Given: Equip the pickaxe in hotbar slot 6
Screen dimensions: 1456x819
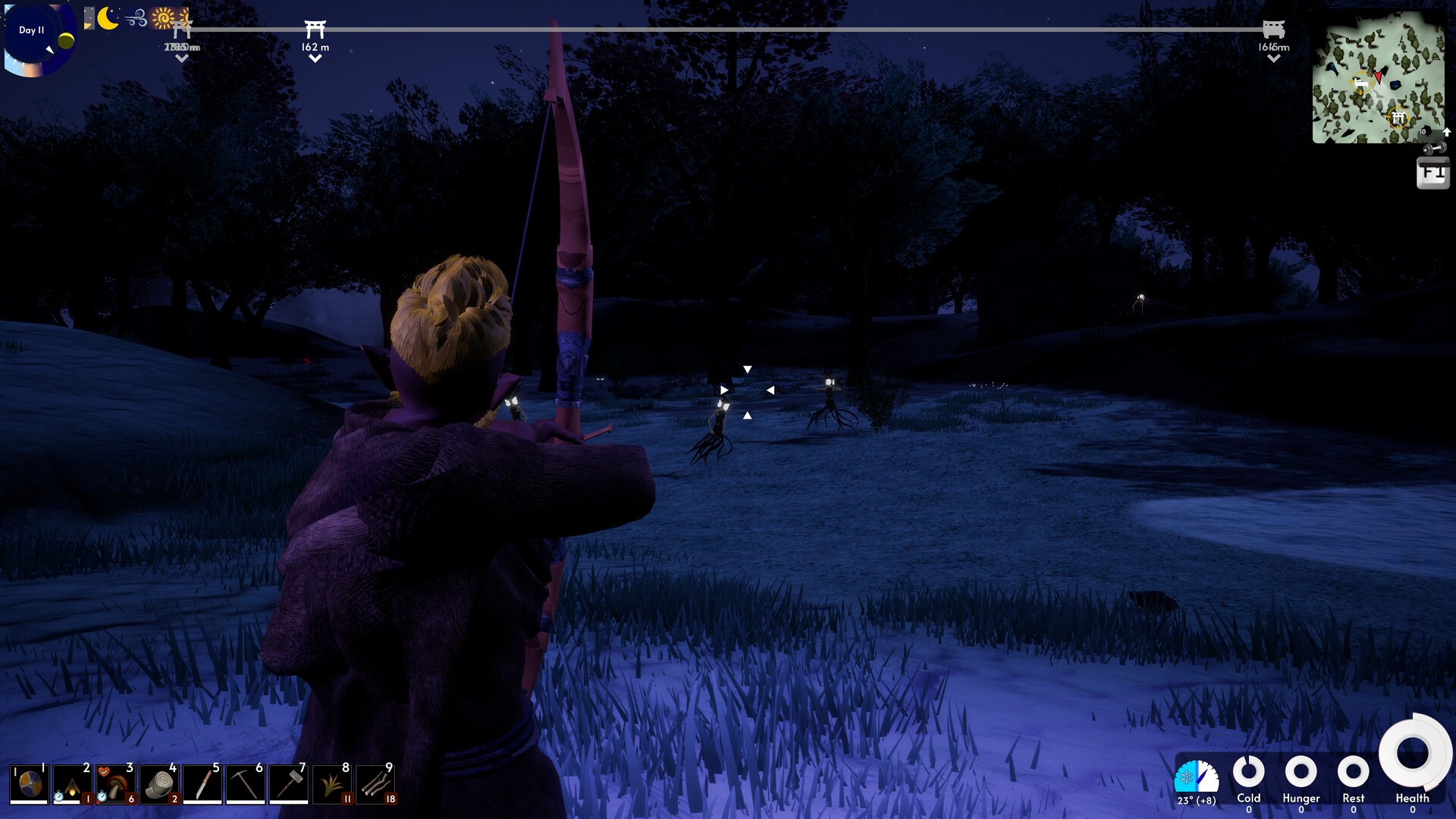Looking at the screenshot, I should [246, 783].
